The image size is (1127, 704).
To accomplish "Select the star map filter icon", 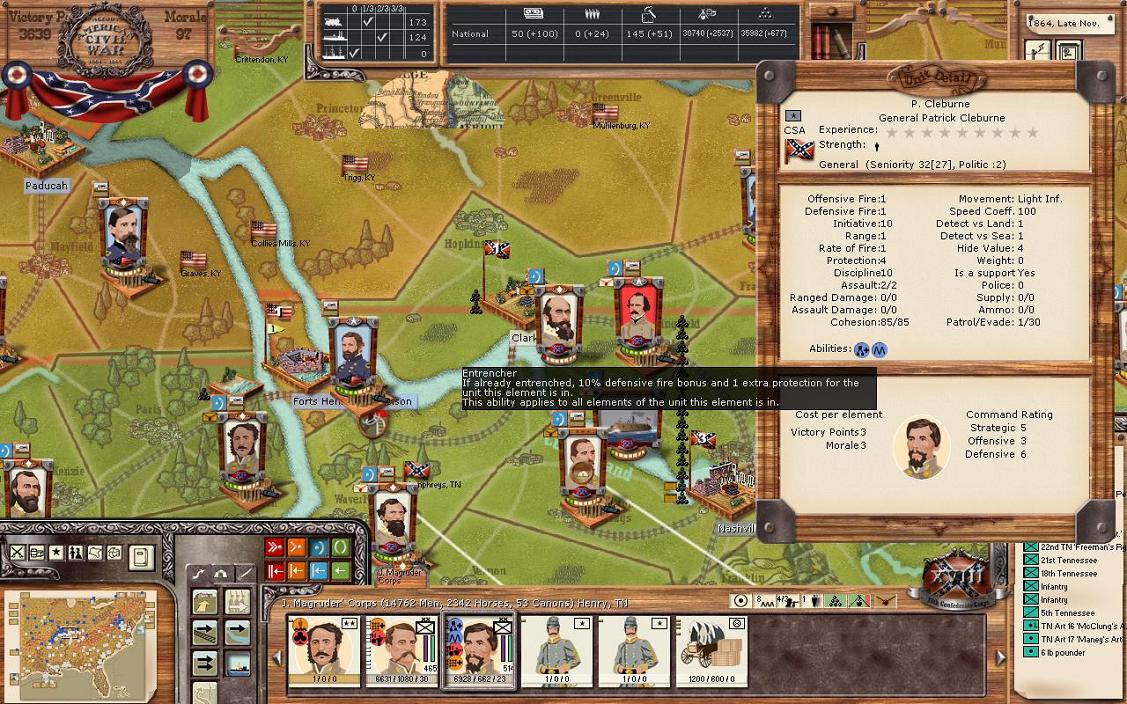I will 56,552.
